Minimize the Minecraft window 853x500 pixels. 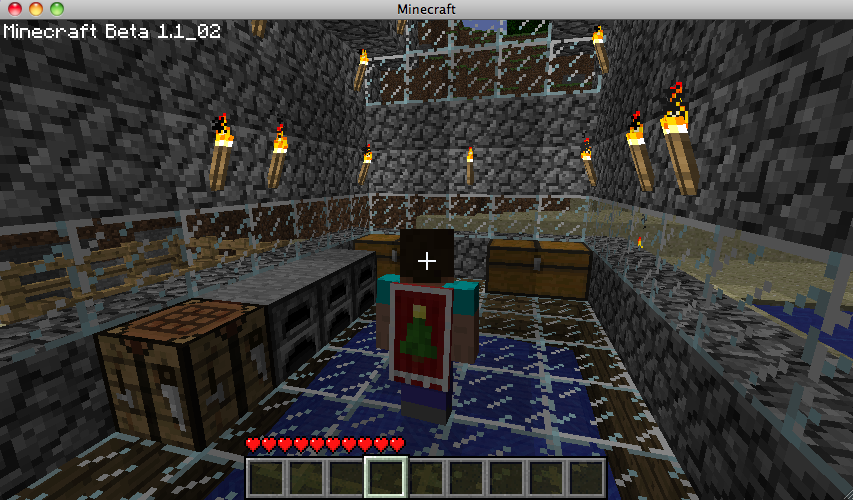point(35,9)
